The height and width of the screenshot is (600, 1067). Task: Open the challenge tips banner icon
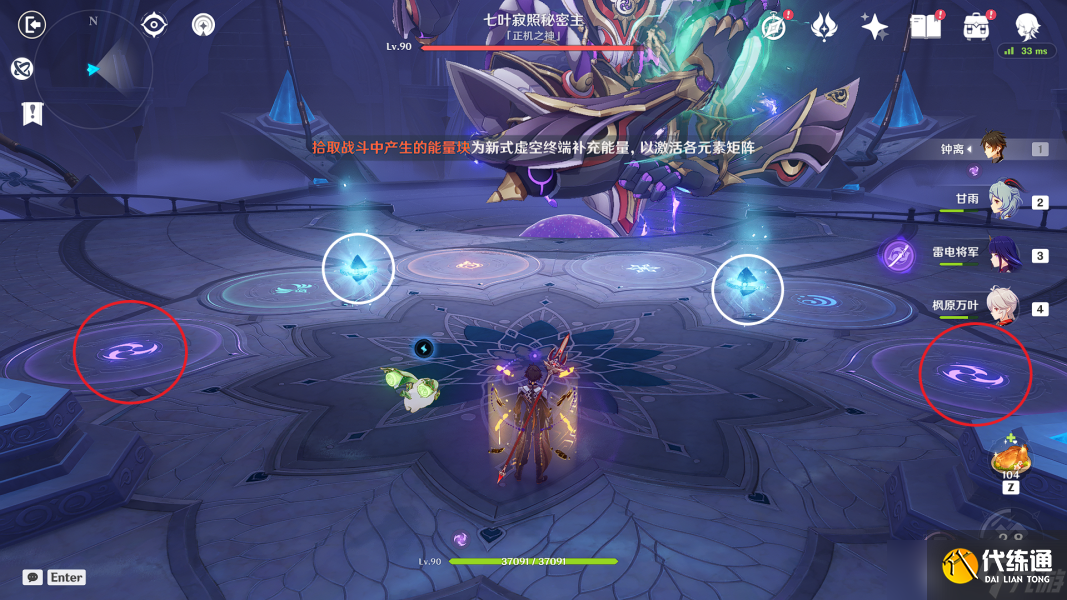point(32,113)
